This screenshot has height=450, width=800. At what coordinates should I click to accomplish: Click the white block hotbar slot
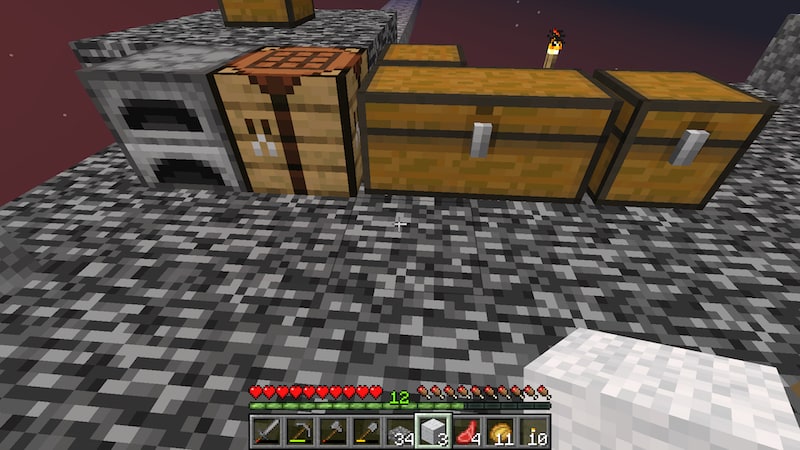tap(433, 432)
